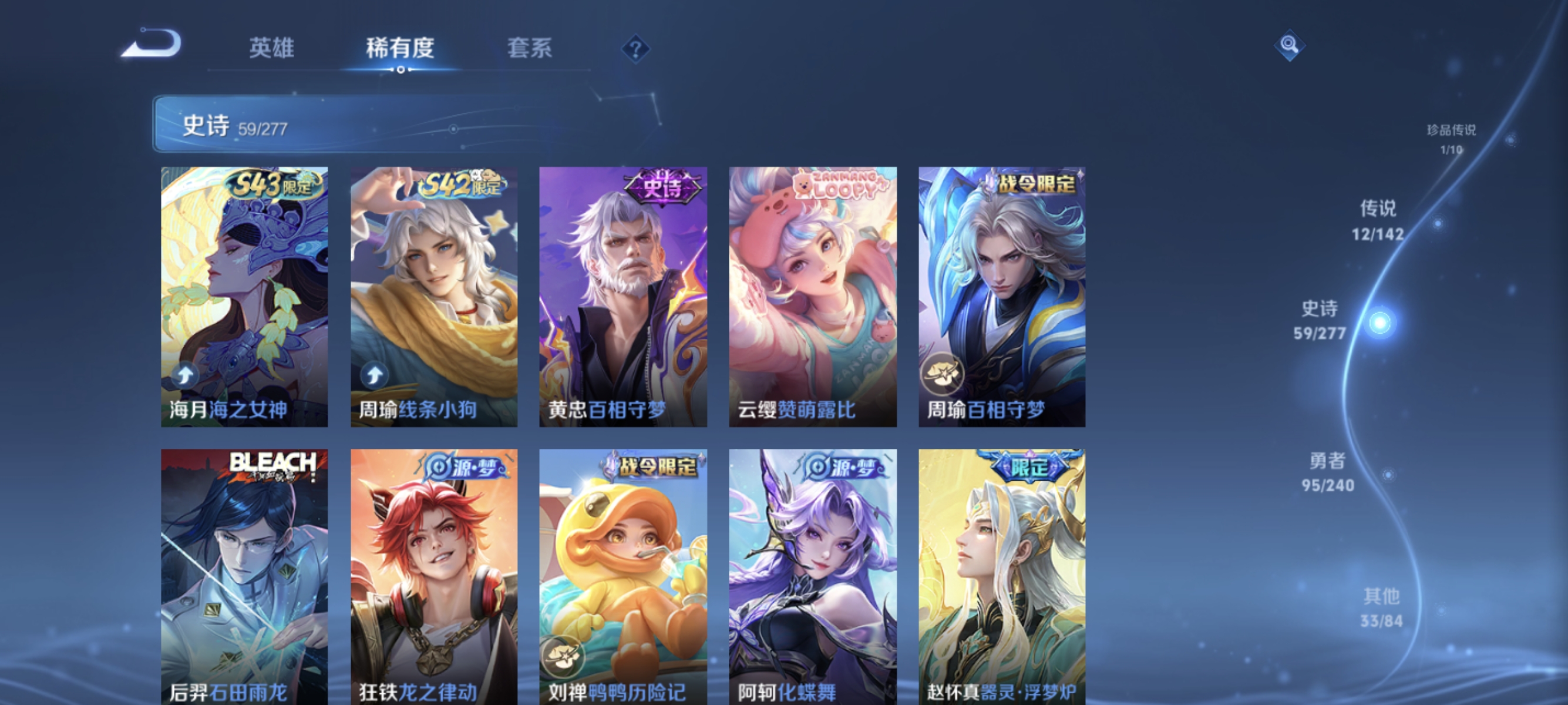The width and height of the screenshot is (1568, 705).
Task: Click the pagination dot under 稀有度
Action: coord(401,69)
